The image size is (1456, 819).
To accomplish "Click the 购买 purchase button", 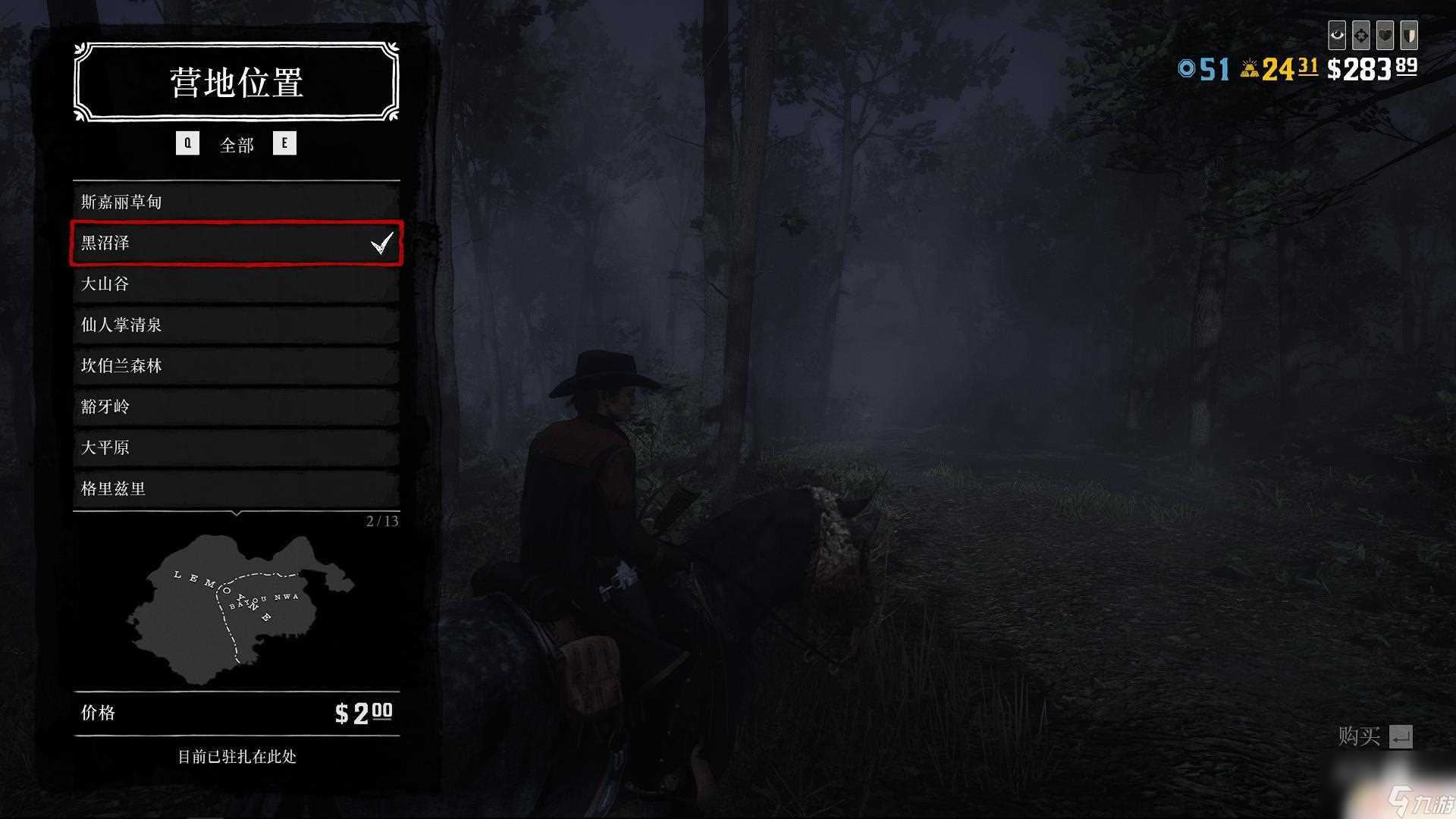I will (1375, 736).
